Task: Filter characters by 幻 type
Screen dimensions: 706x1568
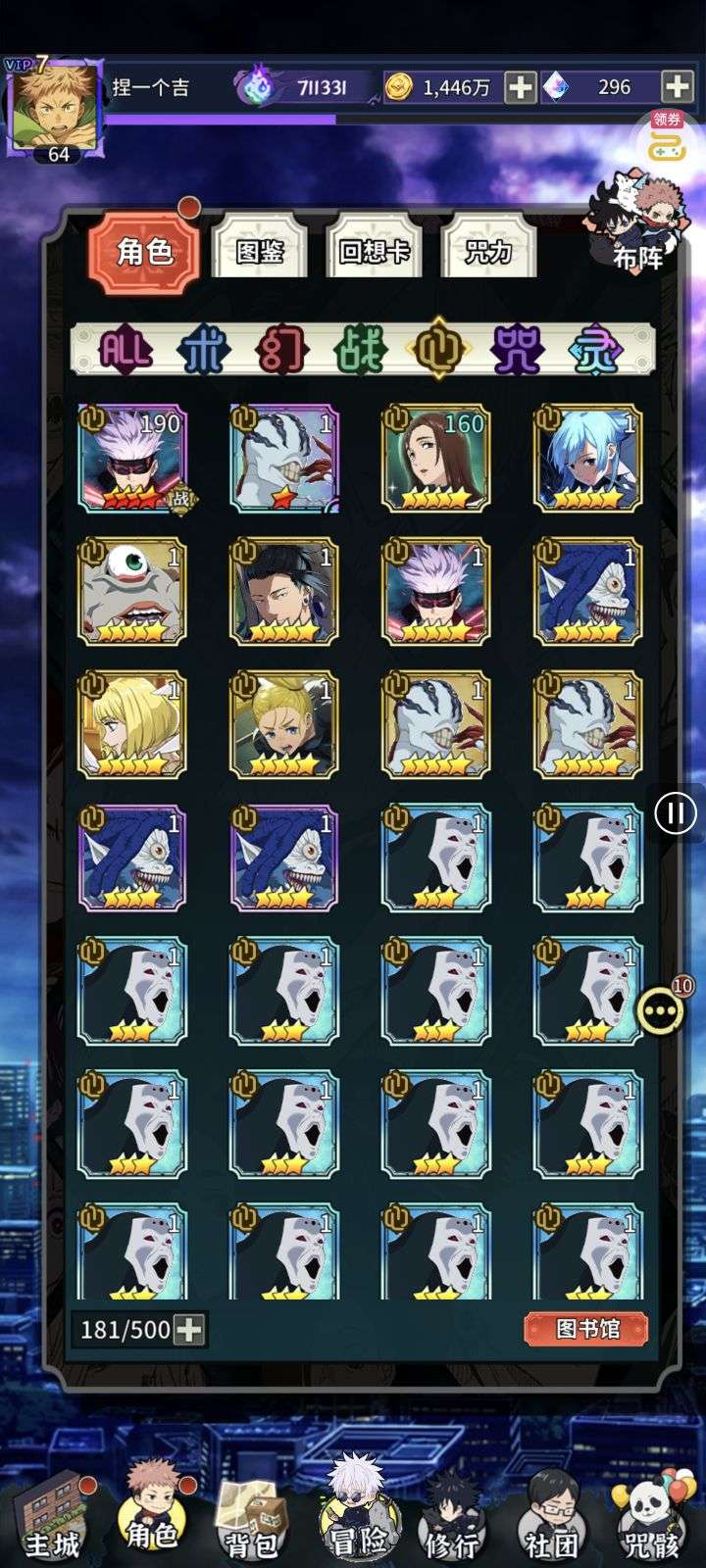Action: click(x=282, y=350)
